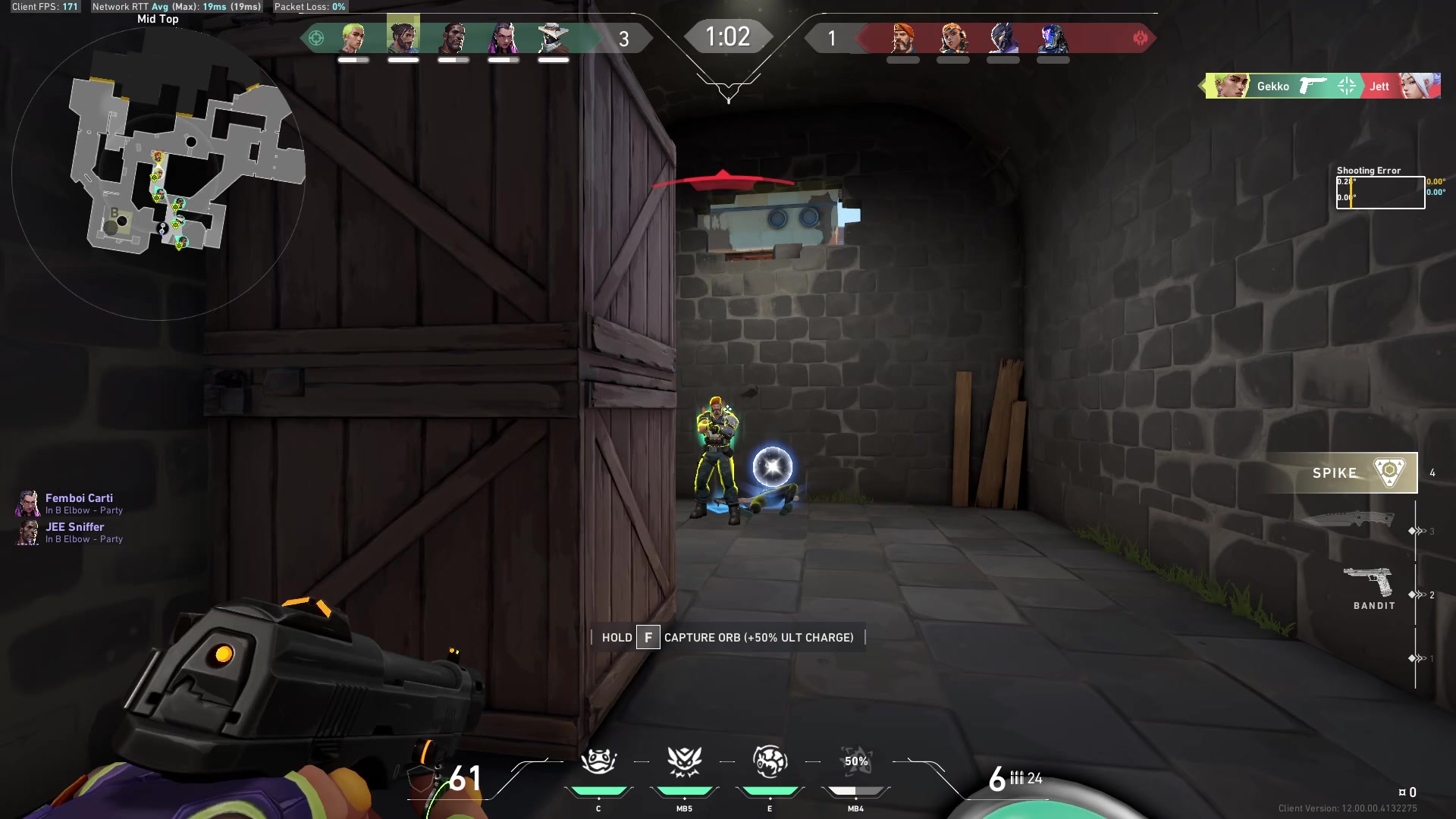Screen dimensions: 1456x819
Task: Activate the Mosh Pit ability icon
Action: tap(598, 762)
